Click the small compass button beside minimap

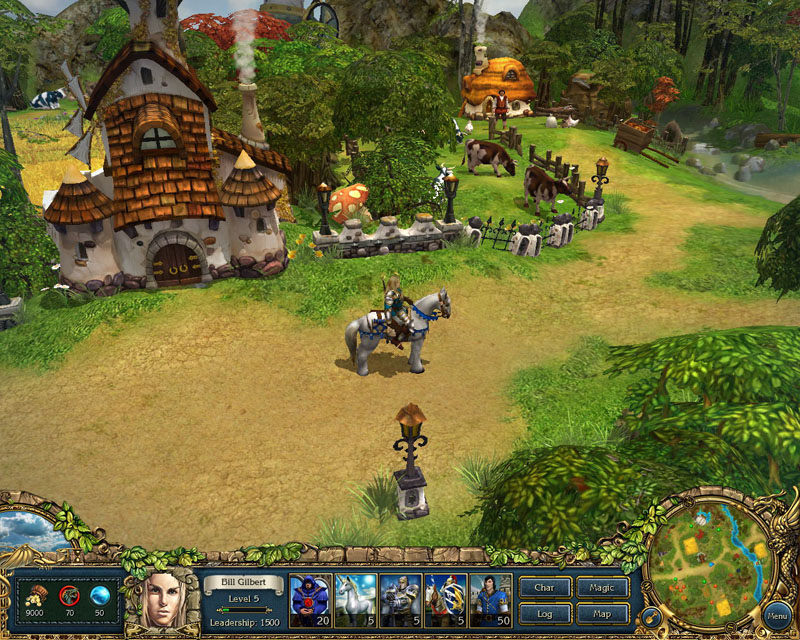click(x=649, y=616)
